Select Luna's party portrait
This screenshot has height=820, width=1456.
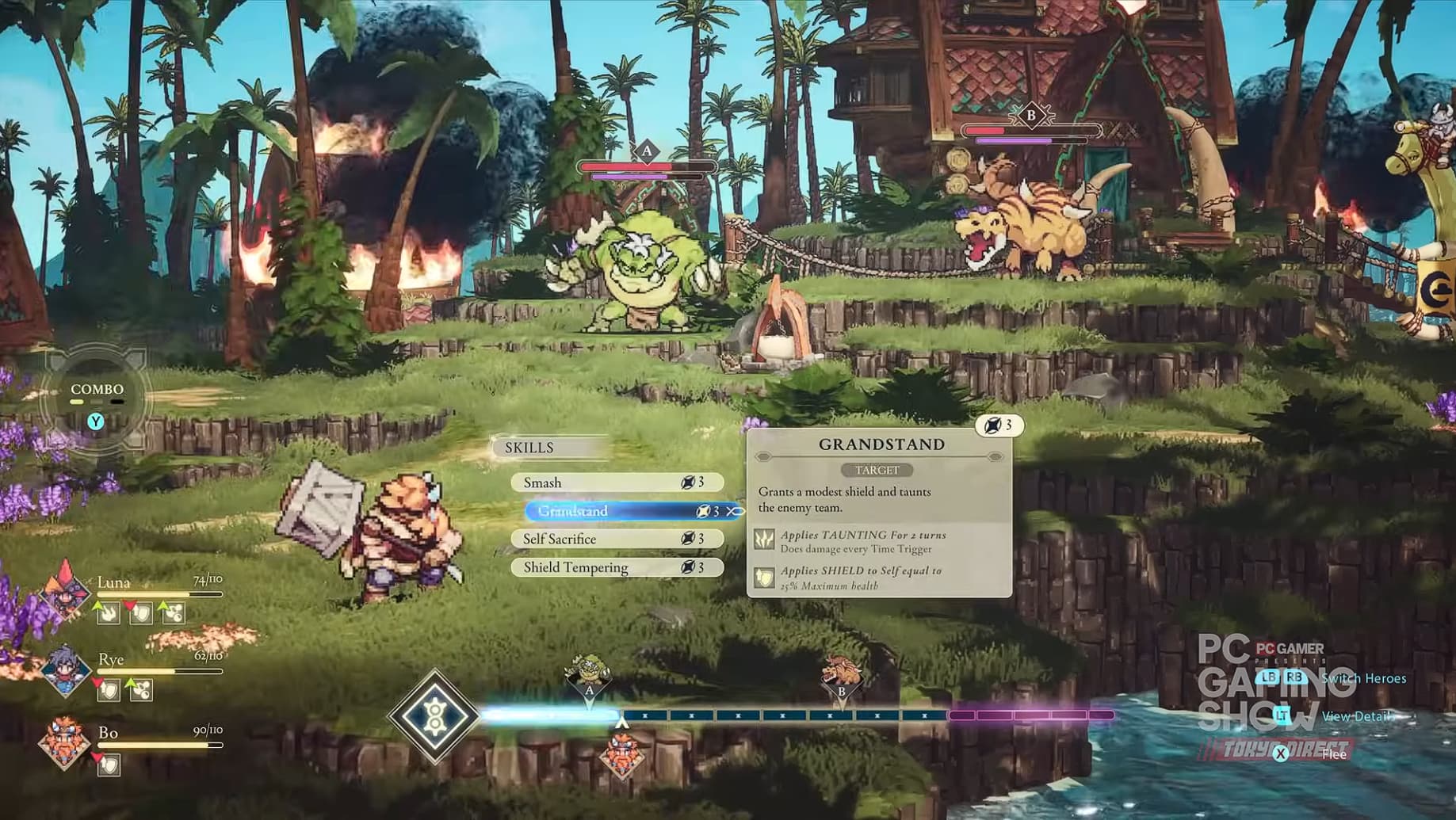coord(65,590)
